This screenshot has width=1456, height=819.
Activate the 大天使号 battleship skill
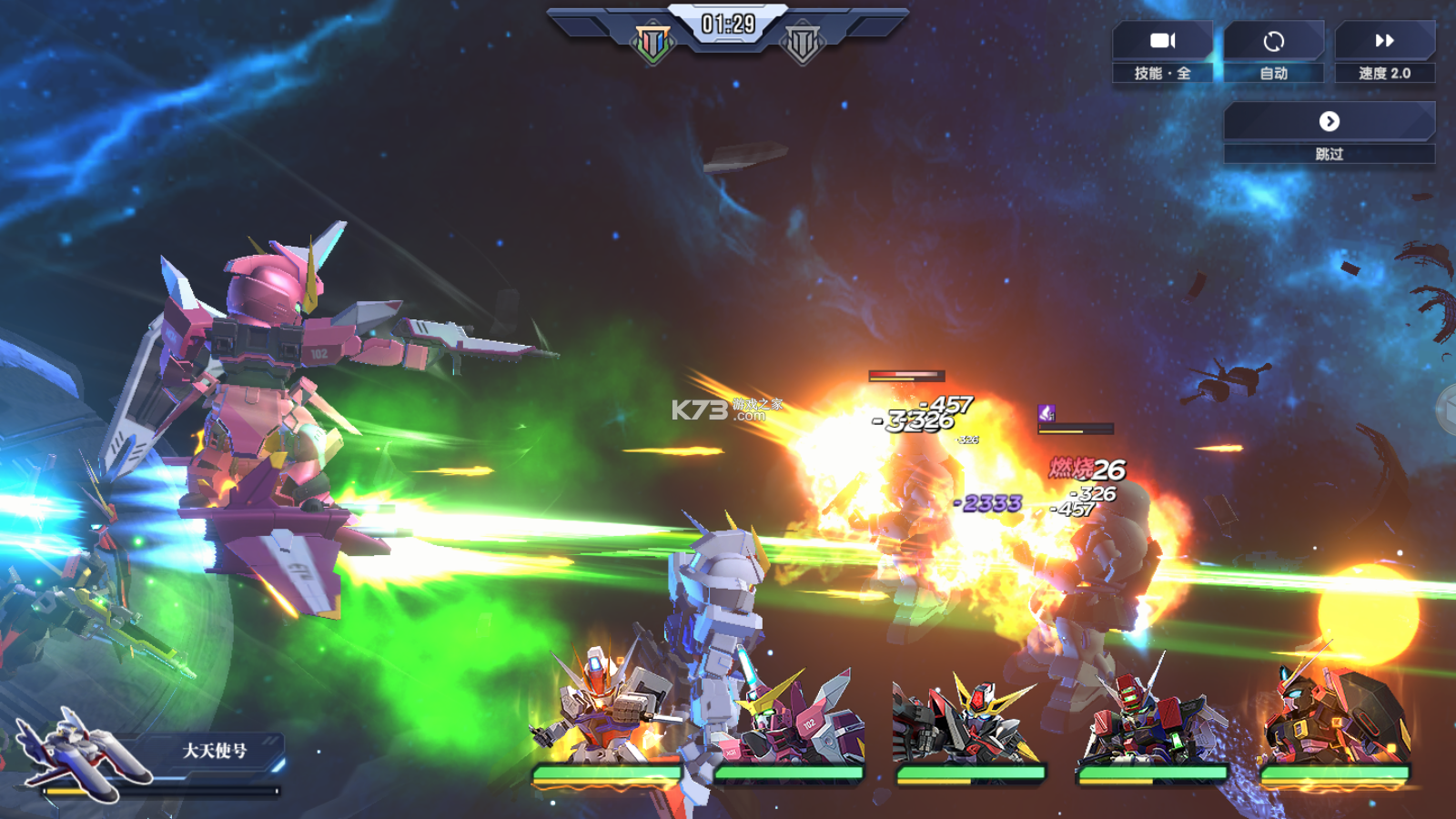(146, 755)
